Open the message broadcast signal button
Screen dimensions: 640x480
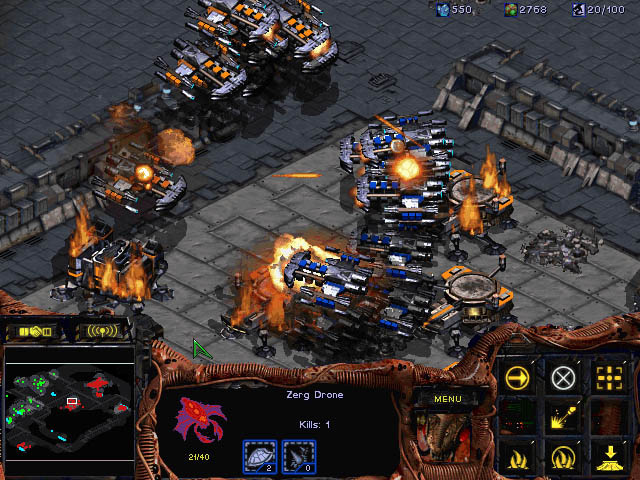click(103, 330)
